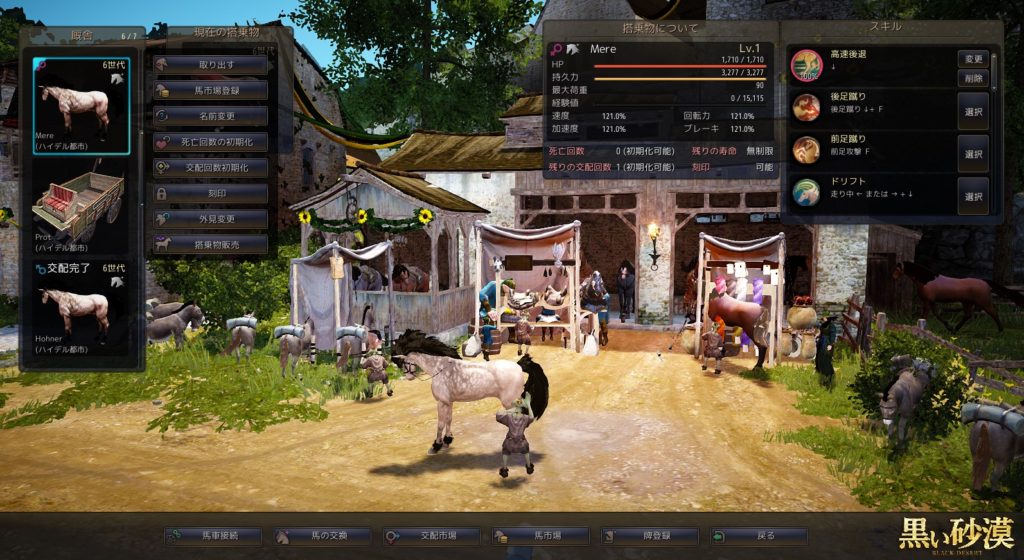Click 変更 for the 高速後退 skill

973,59
